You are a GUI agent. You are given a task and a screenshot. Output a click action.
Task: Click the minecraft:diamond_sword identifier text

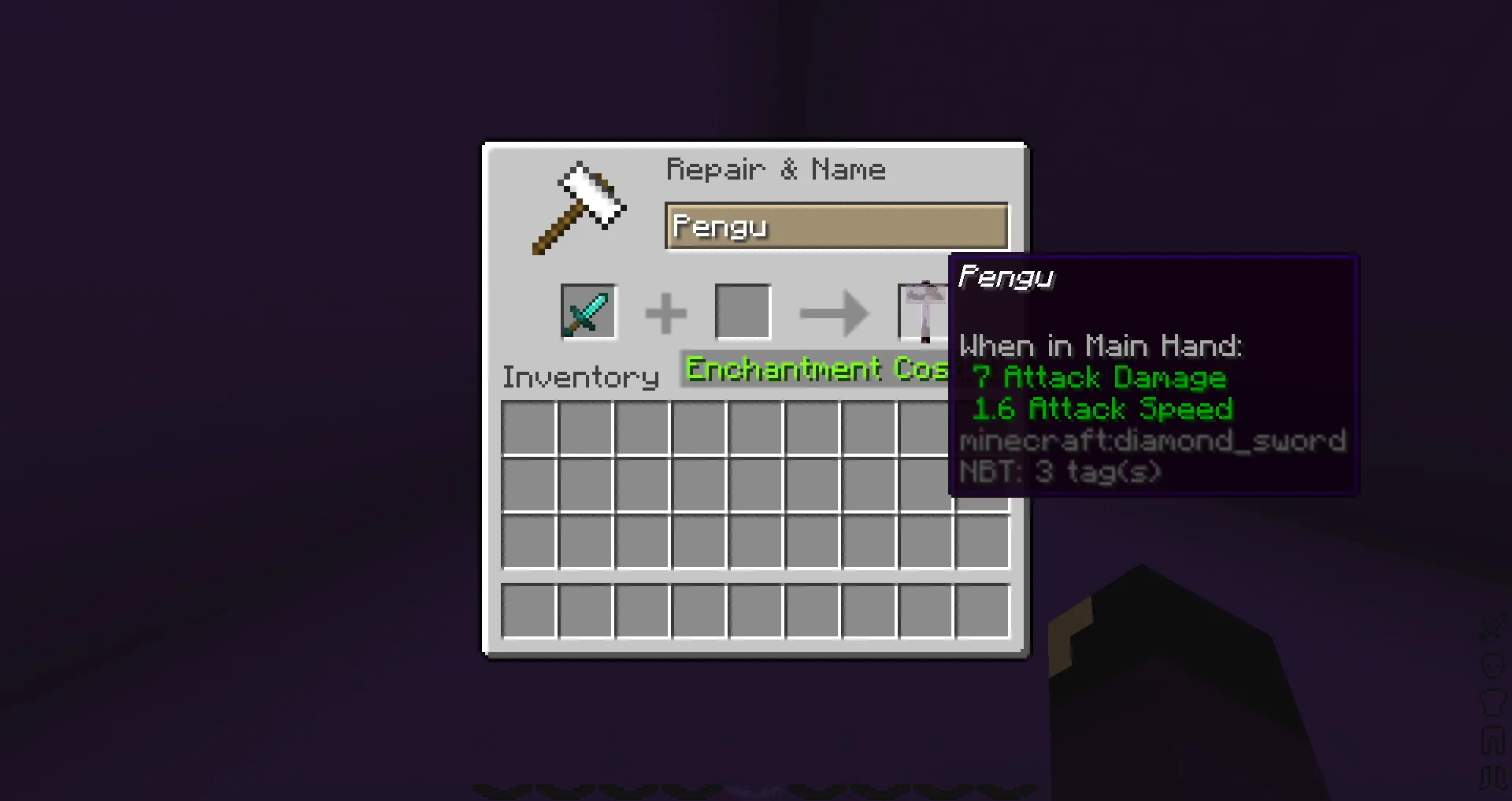point(1152,440)
